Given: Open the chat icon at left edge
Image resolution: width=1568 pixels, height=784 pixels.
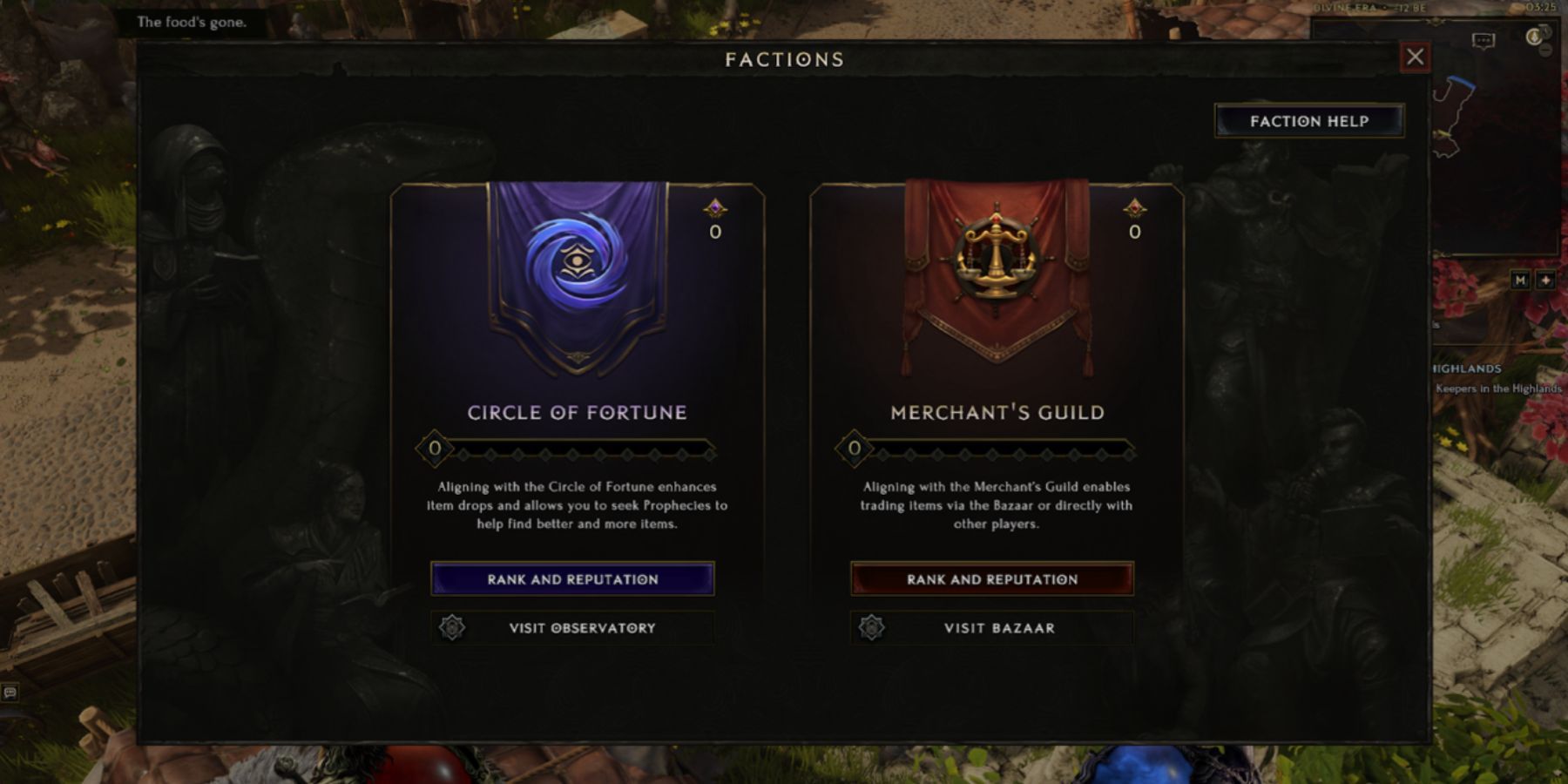Looking at the screenshot, I should pyautogui.click(x=10, y=693).
